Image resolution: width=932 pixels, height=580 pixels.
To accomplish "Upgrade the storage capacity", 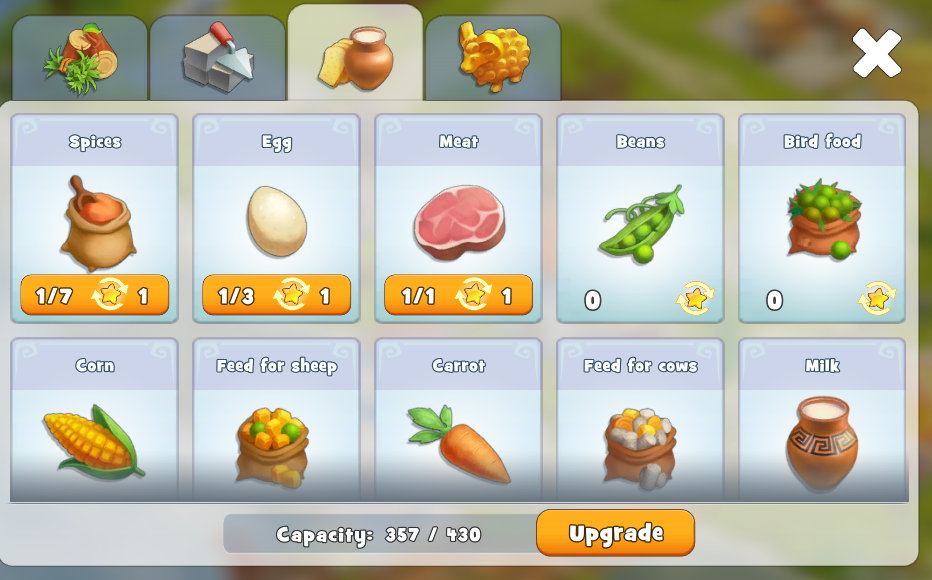I will (615, 532).
